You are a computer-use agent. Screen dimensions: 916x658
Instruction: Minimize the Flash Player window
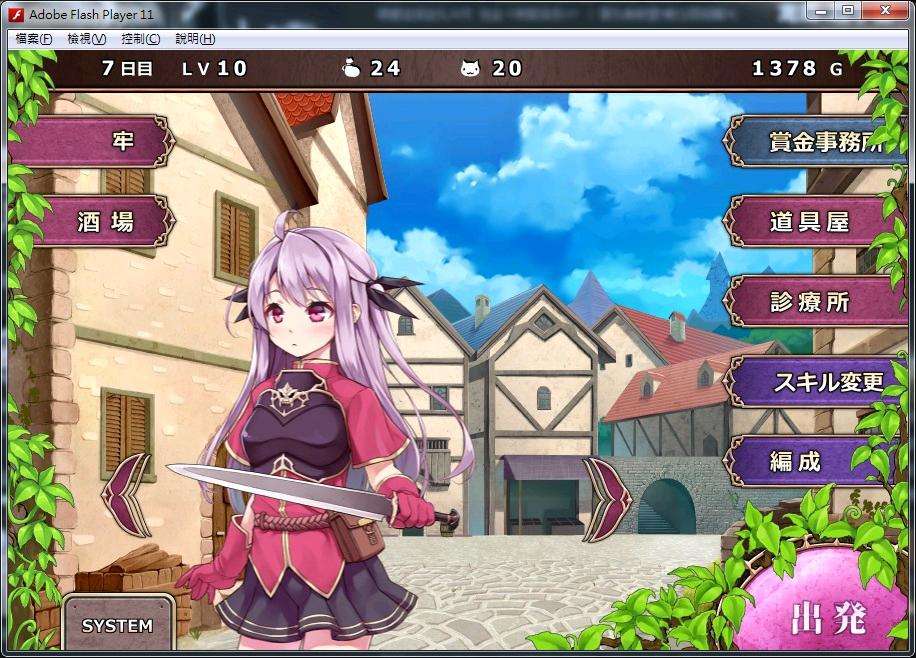[822, 11]
